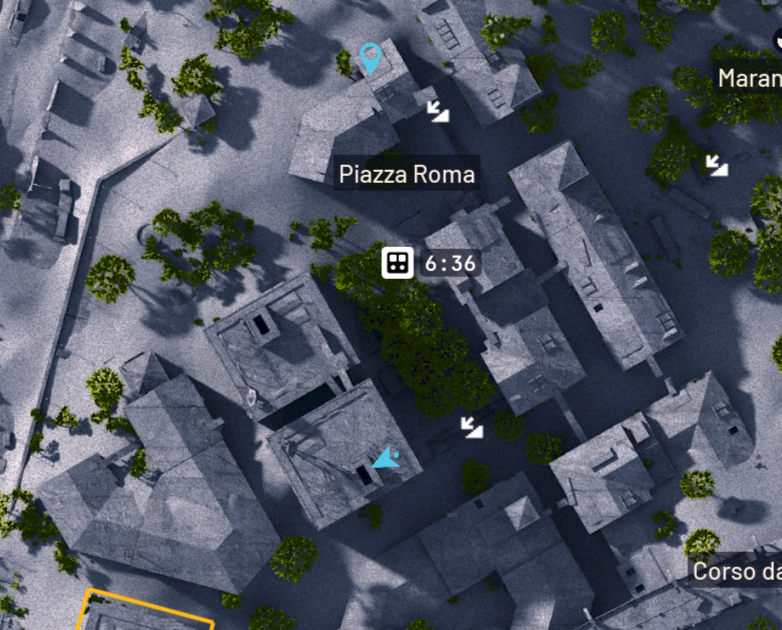Select the yellow outlined zone on the map
Screen dimensions: 782x630
coord(148,611)
